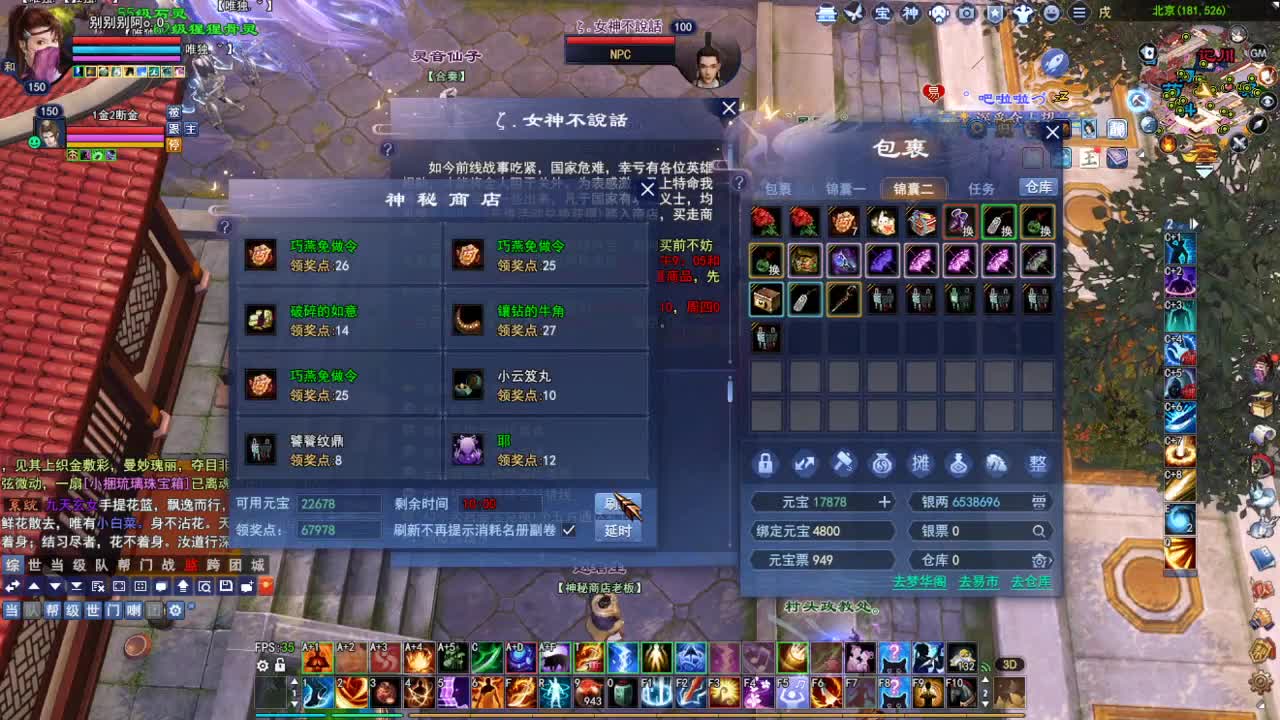Select the 锦囊一 tab
This screenshot has height=720, width=1280.
pos(845,188)
